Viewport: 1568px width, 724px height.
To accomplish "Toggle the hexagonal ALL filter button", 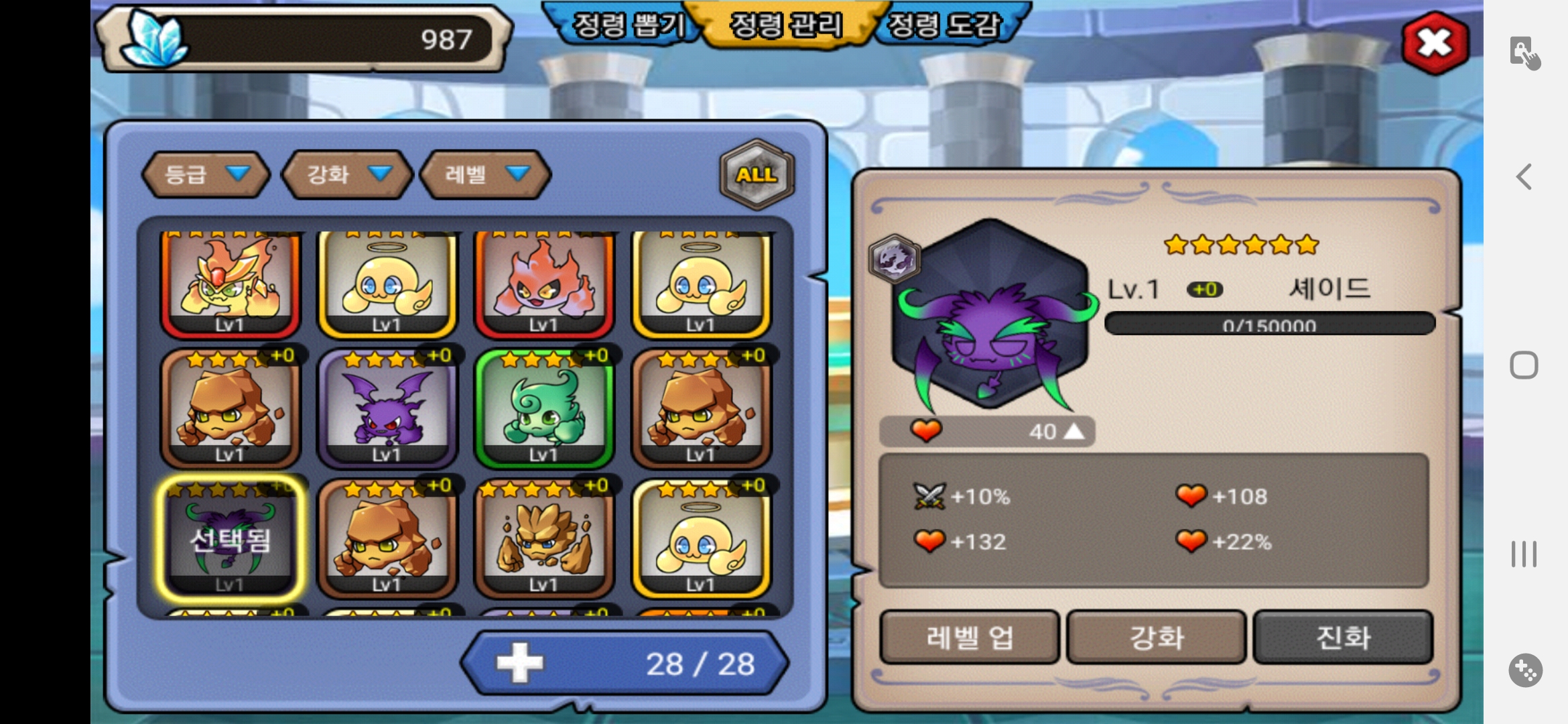I will [x=757, y=174].
